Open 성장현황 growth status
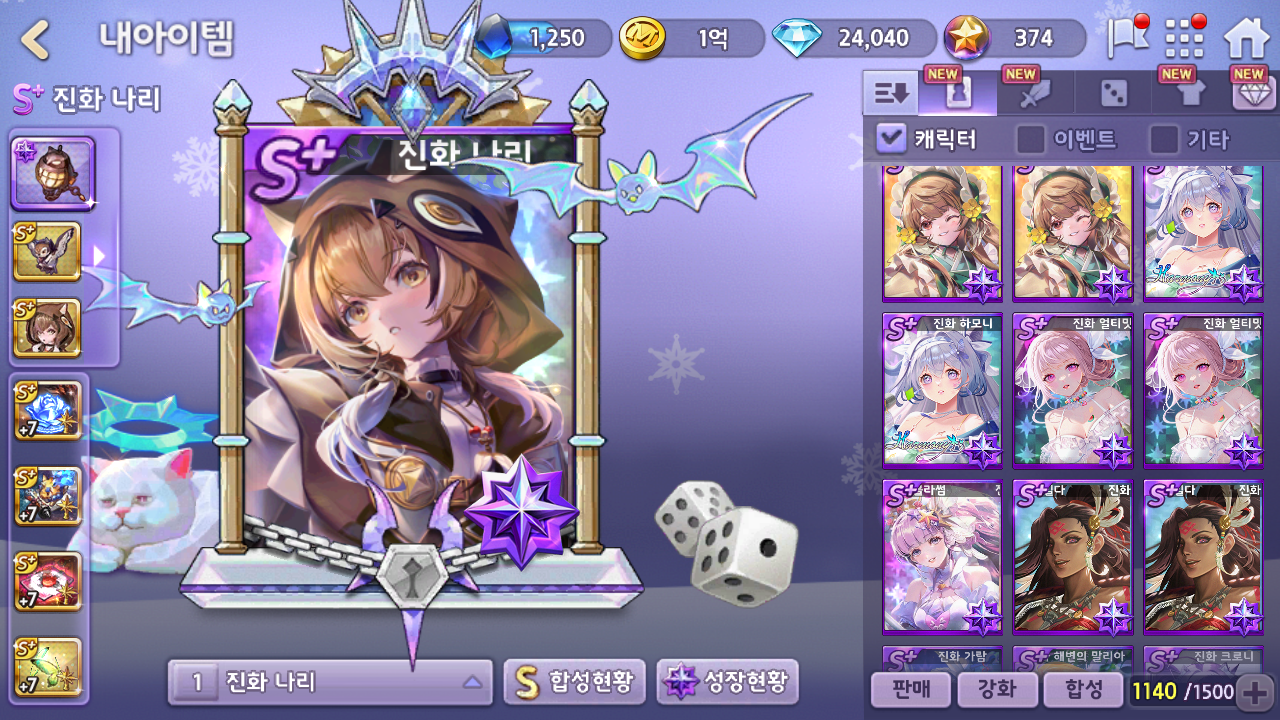Viewport: 1280px width, 720px height. click(x=727, y=683)
